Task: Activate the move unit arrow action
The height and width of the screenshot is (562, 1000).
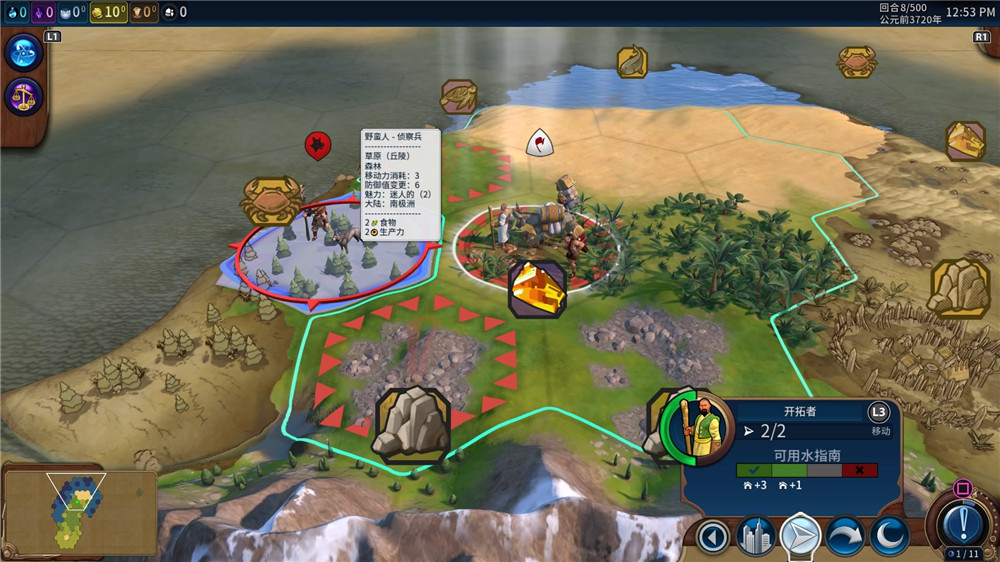Action: 800,538
